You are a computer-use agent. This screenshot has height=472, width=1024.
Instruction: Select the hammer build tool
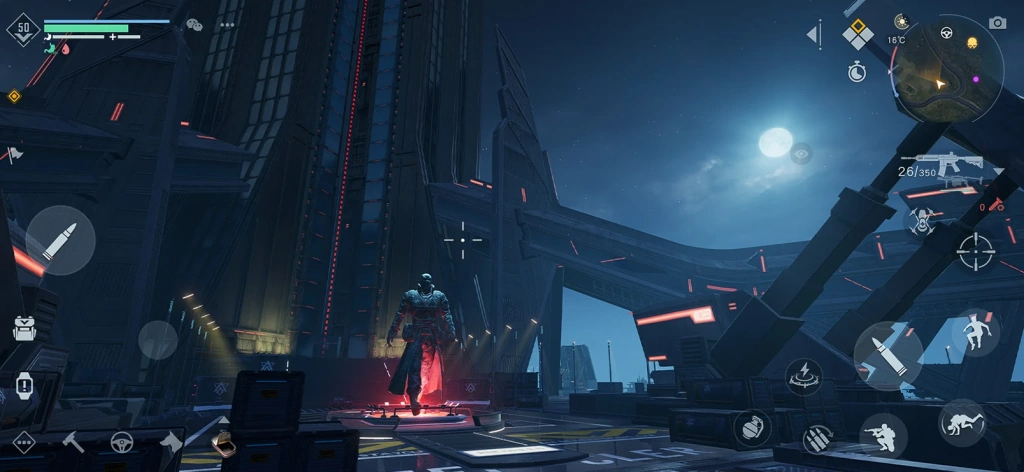[74, 441]
